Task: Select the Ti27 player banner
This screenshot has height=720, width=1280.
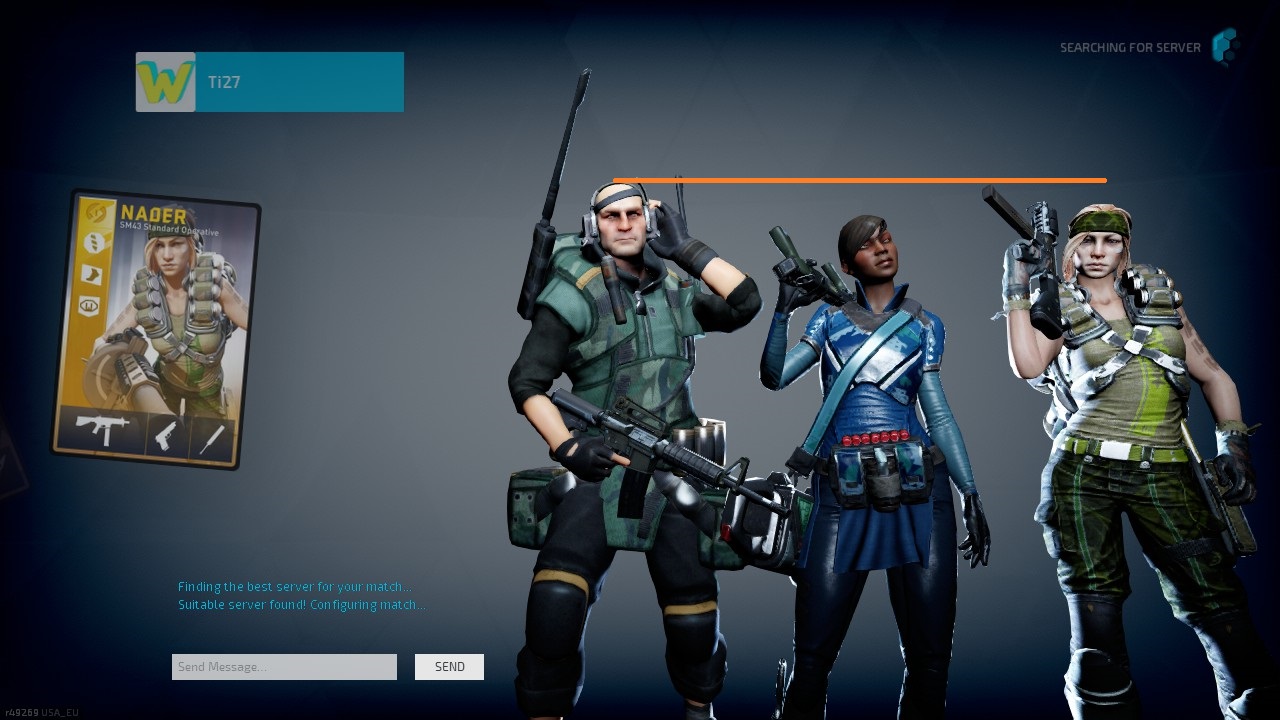Action: coord(299,82)
